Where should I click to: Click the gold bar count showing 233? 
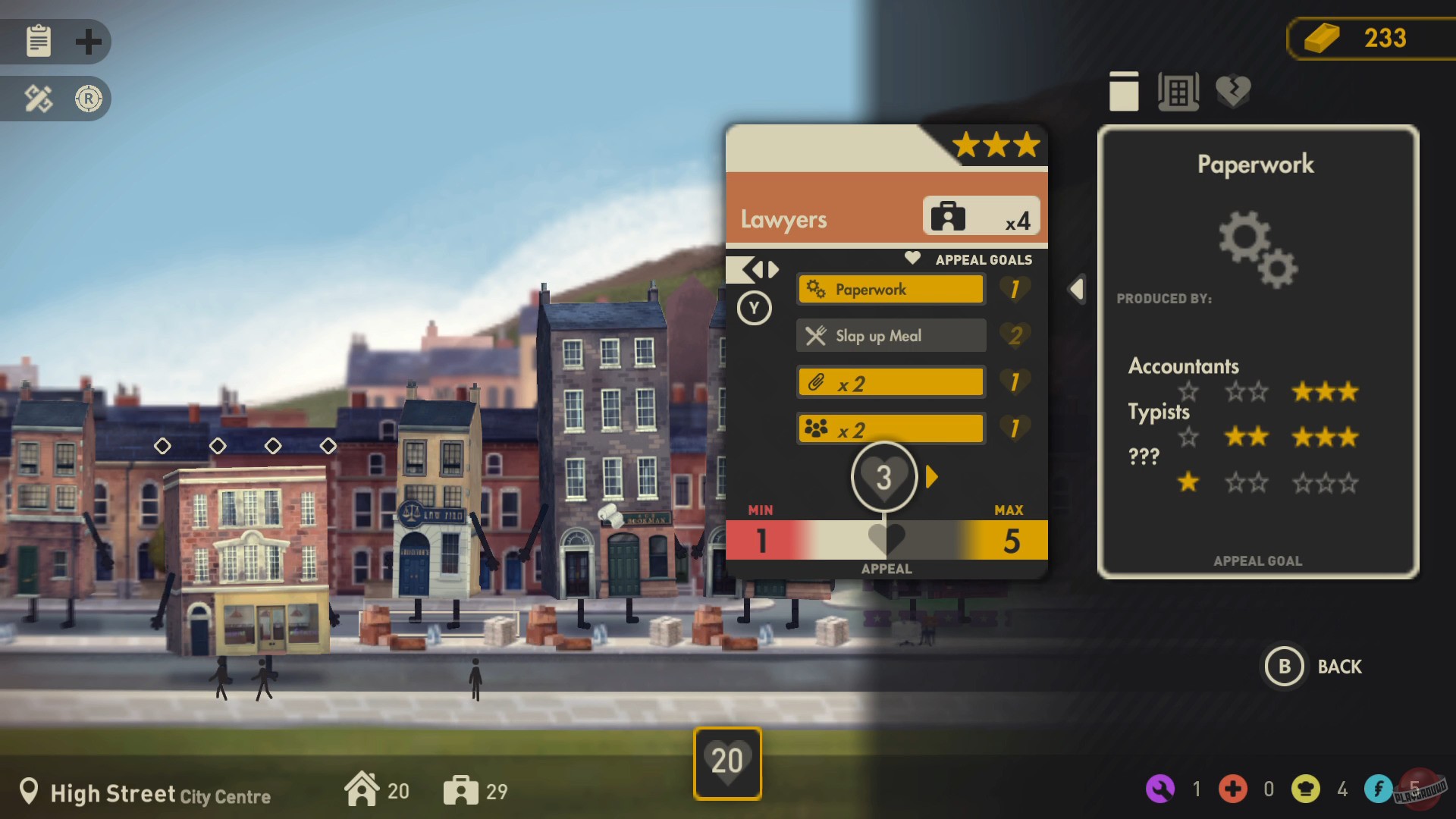[x=1371, y=37]
